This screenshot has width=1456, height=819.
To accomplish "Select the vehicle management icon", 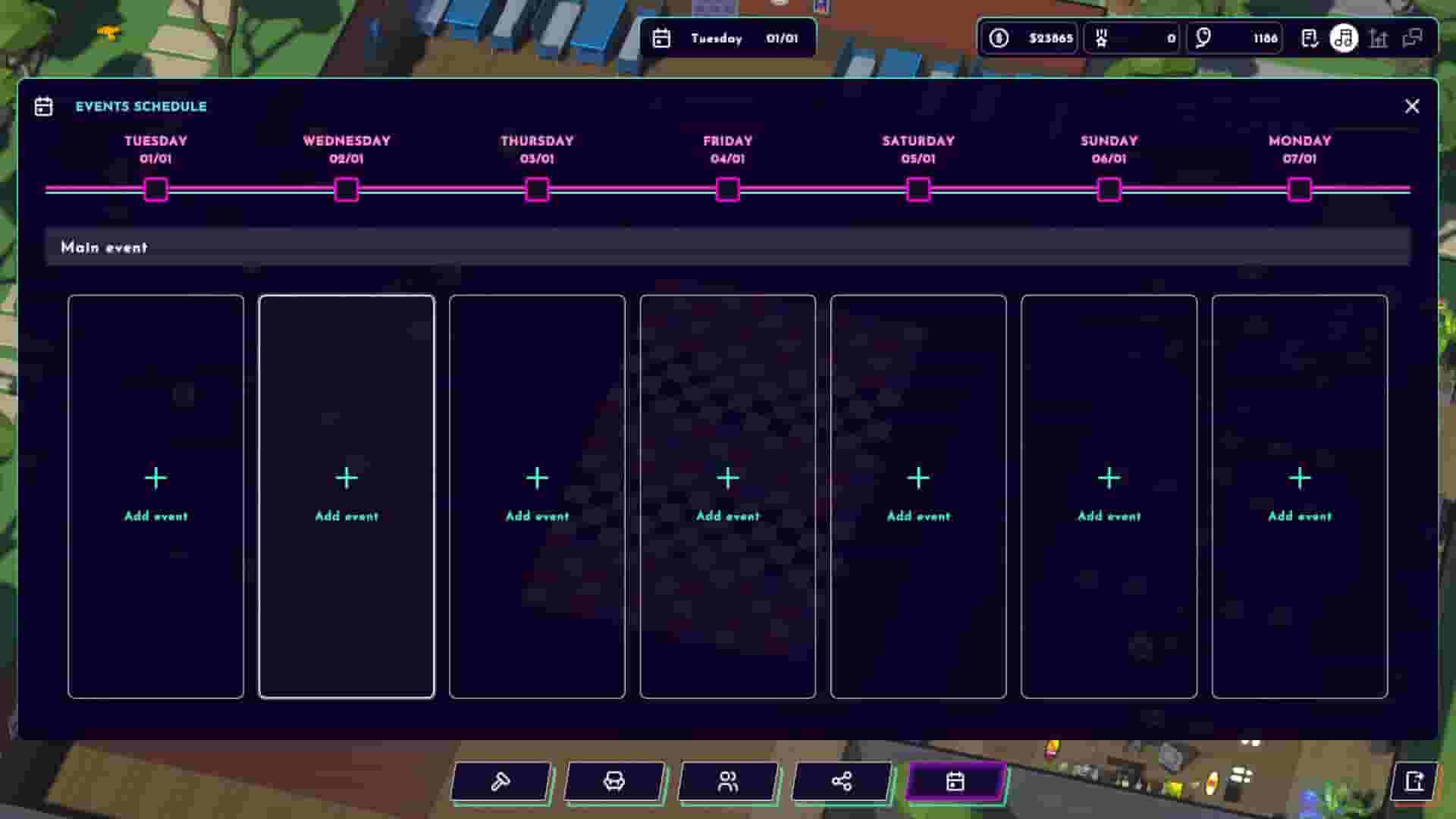I will (615, 781).
